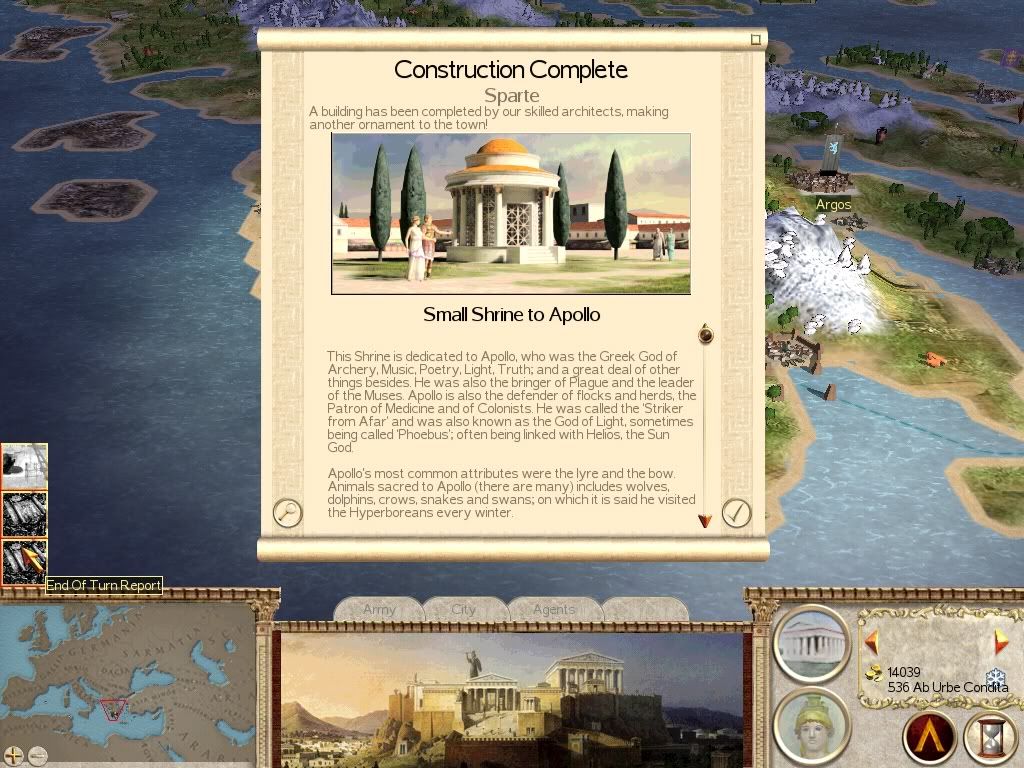Switch to the Army tab
The image size is (1024, 768).
pos(379,609)
